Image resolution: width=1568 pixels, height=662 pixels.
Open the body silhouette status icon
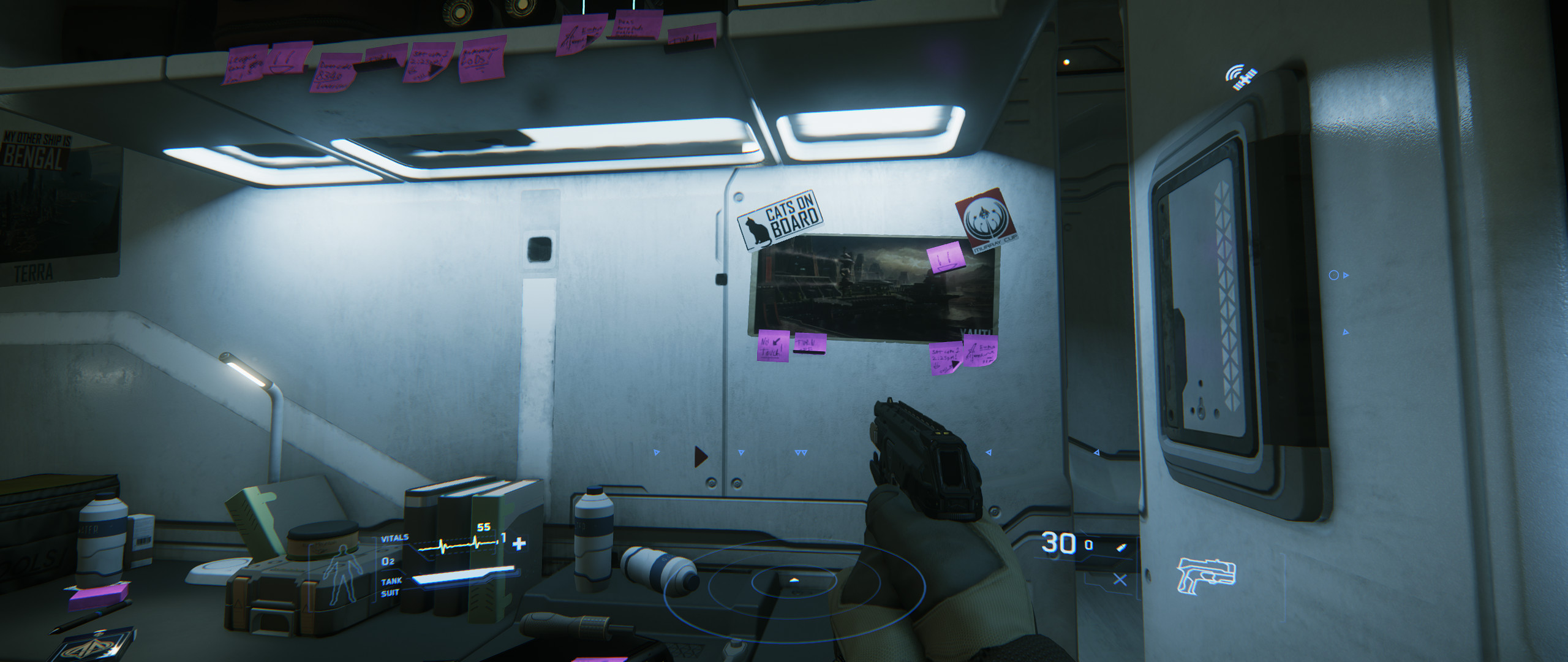pos(342,572)
